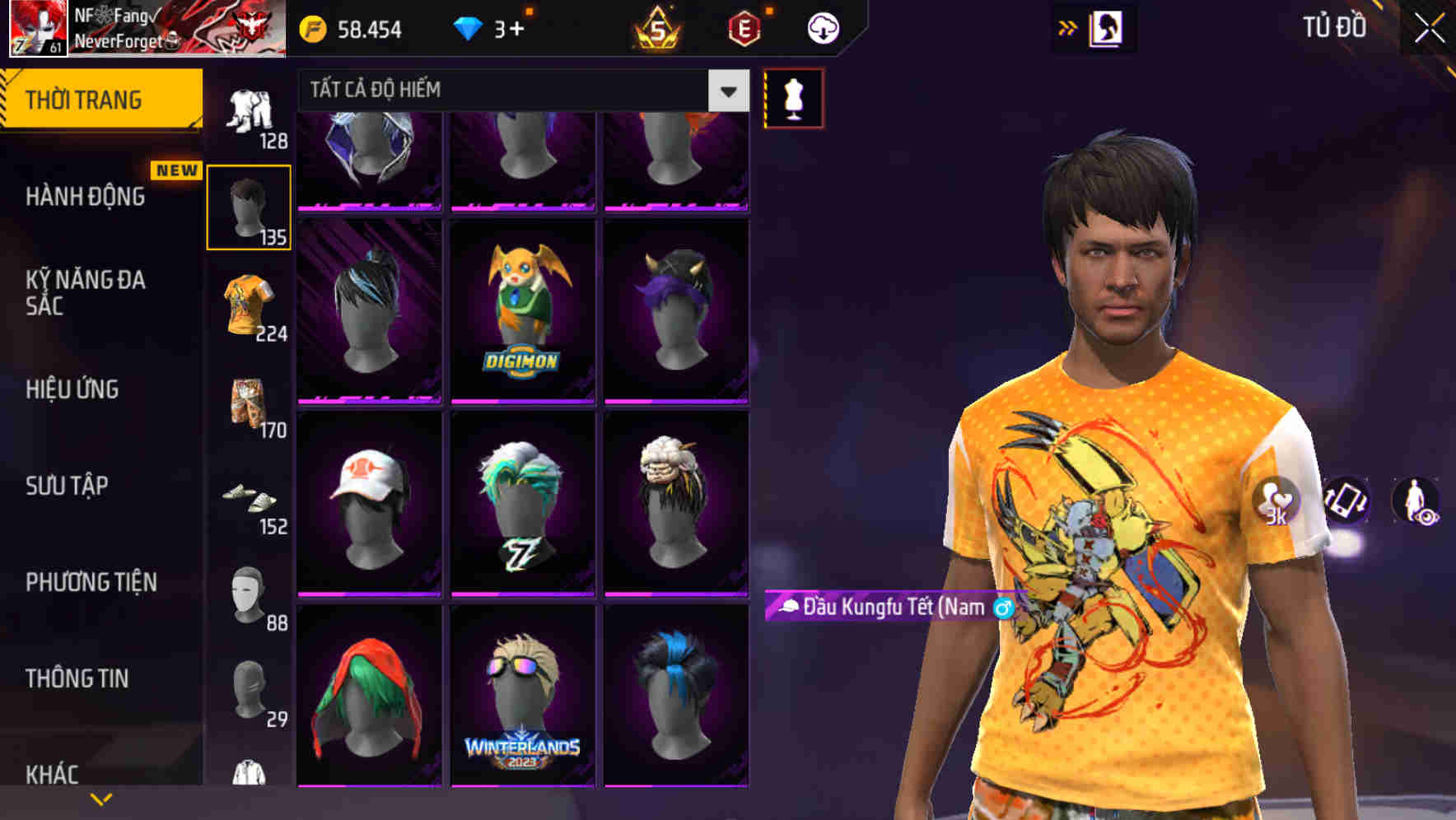Select the hair category icon with 135 items
The image size is (1456, 820).
[x=250, y=207]
